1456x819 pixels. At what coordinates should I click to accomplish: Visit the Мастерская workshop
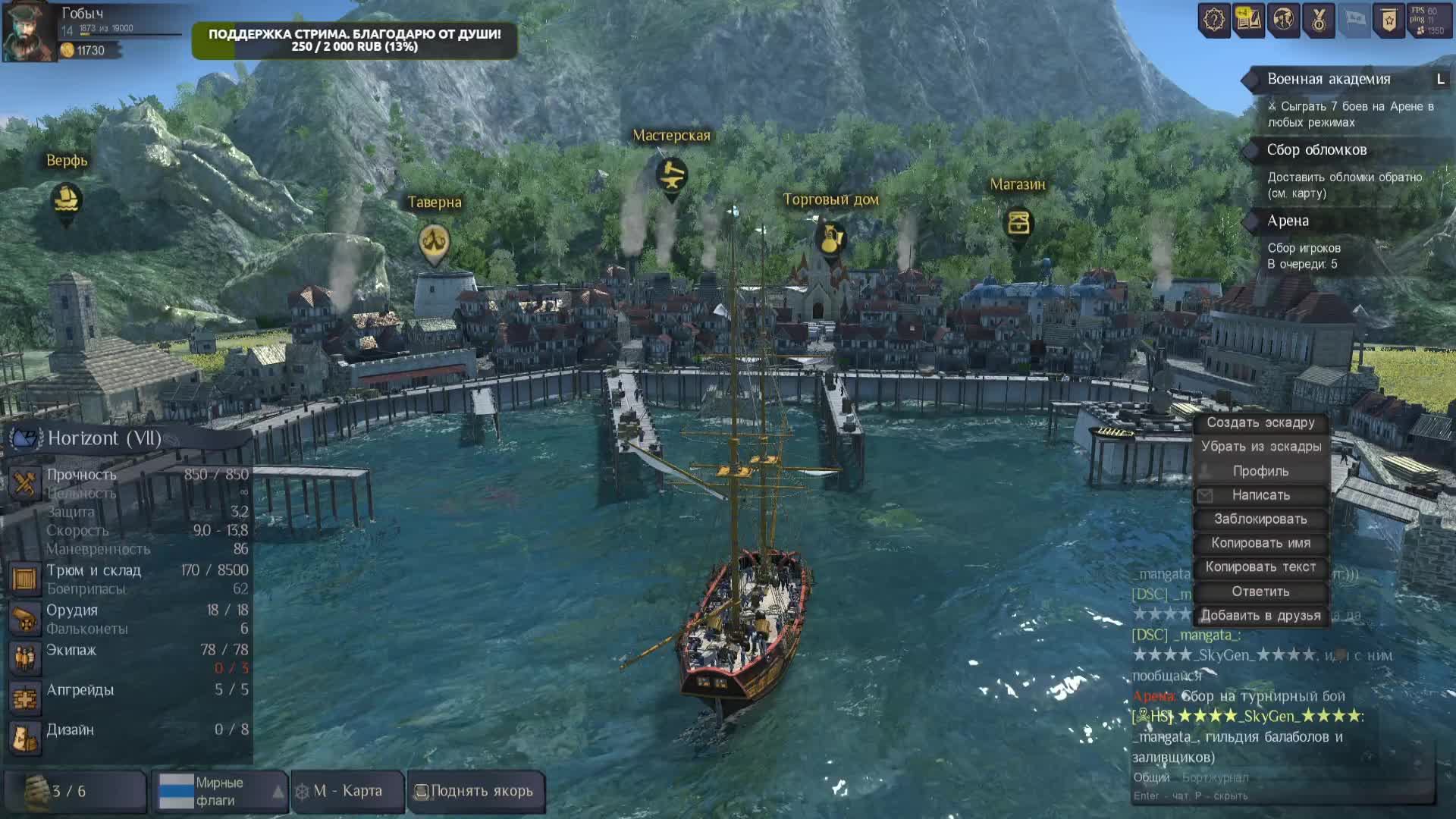671,176
